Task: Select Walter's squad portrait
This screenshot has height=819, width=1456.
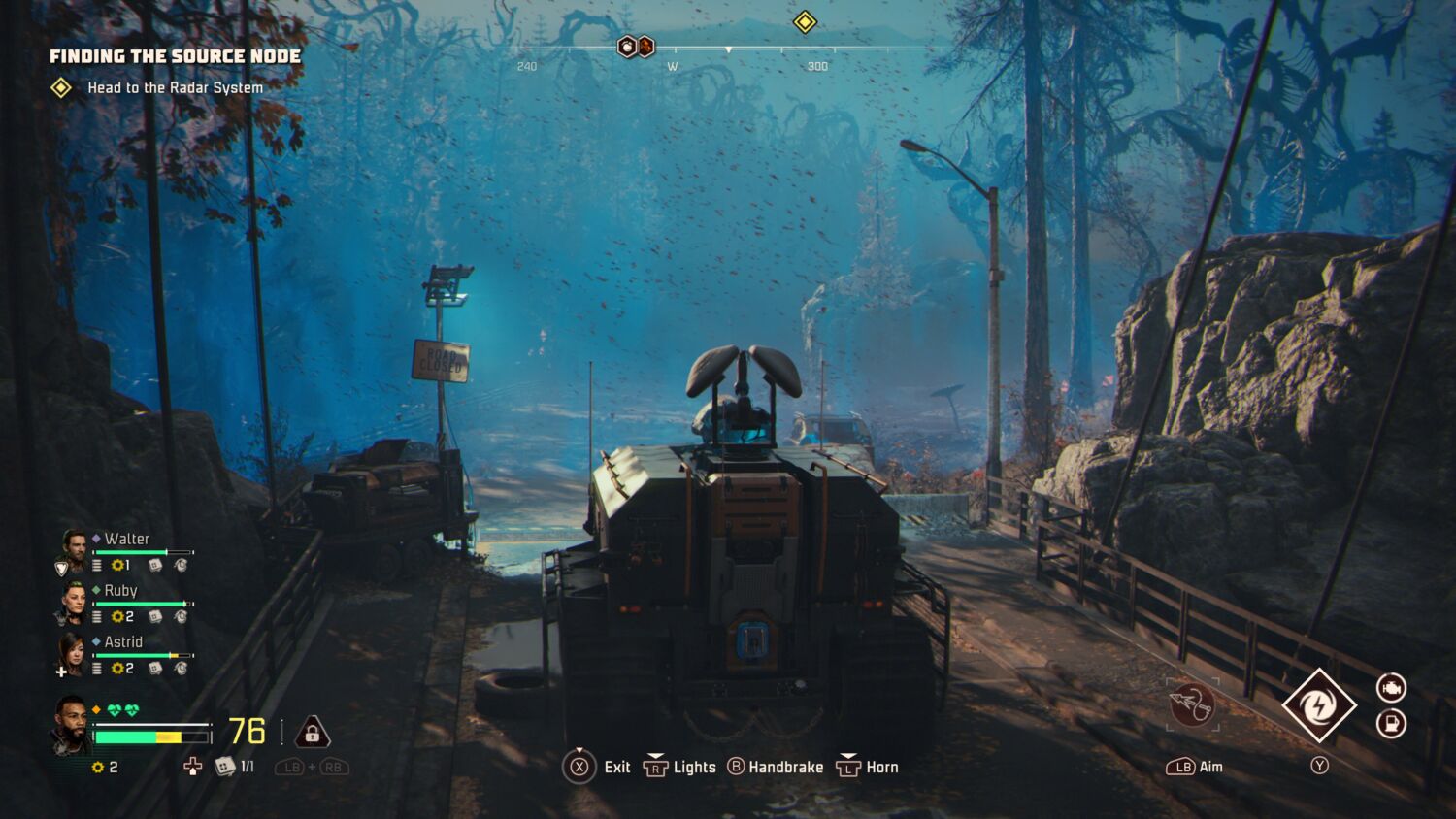Action: pyautogui.click(x=74, y=549)
